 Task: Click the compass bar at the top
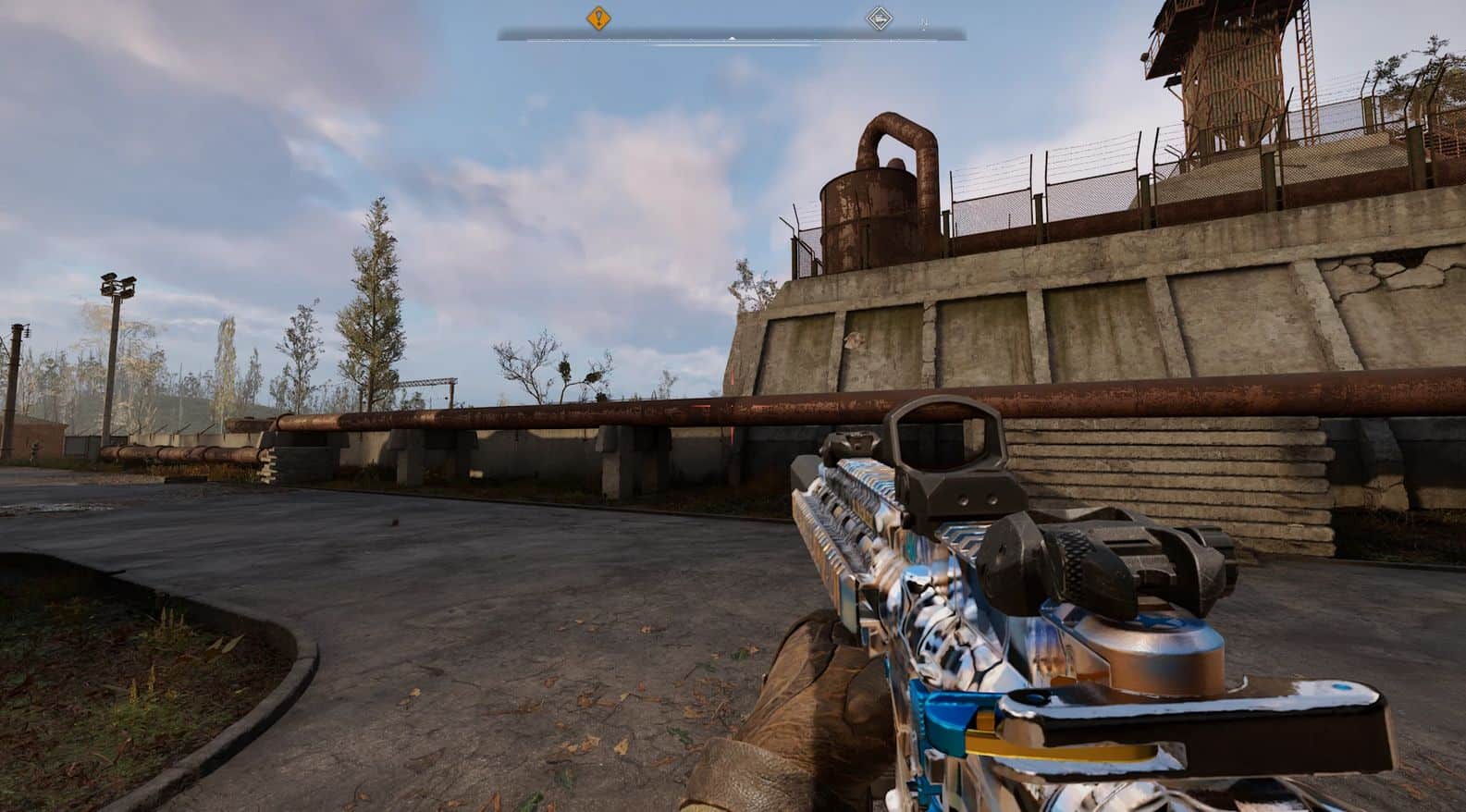point(732,36)
